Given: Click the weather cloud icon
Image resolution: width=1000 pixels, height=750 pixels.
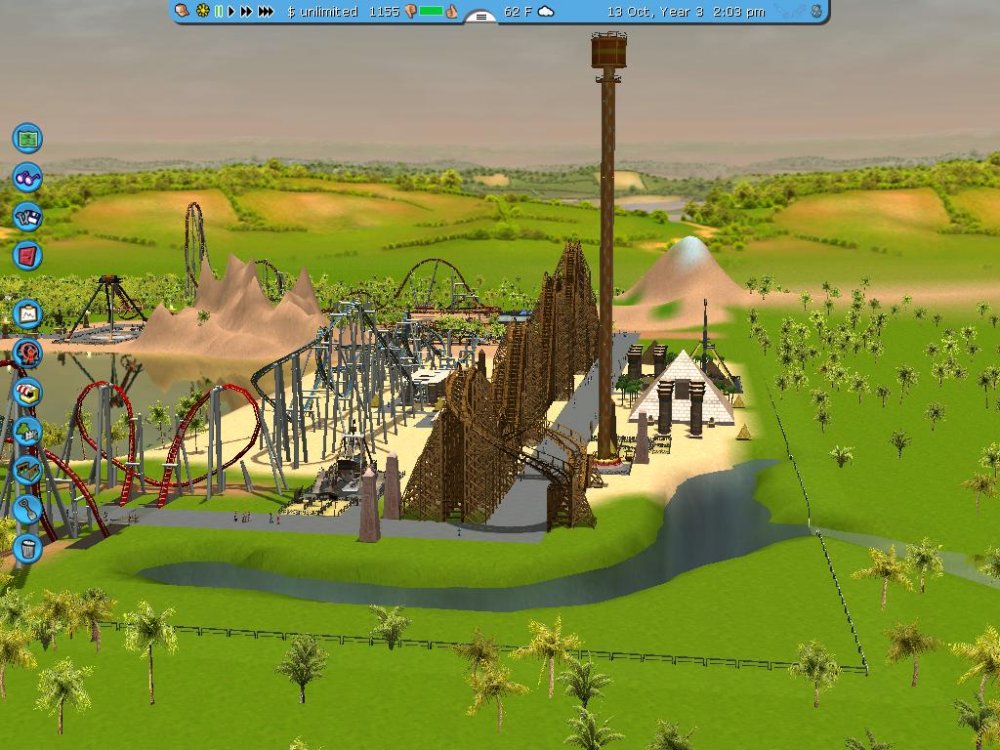Looking at the screenshot, I should click(x=546, y=11).
